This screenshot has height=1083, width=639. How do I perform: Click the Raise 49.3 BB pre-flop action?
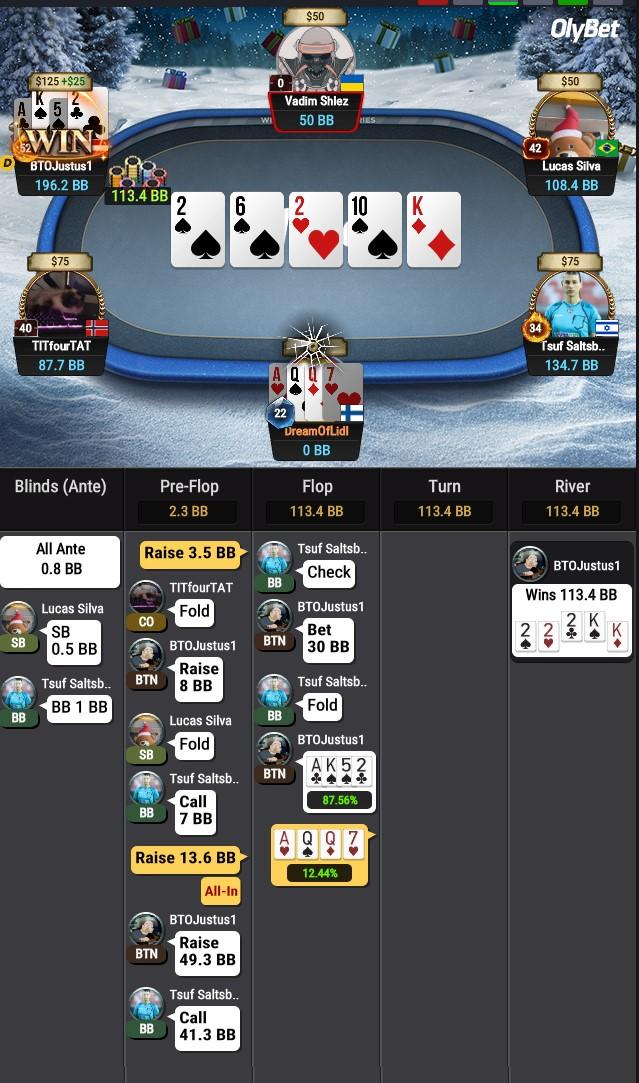point(207,951)
